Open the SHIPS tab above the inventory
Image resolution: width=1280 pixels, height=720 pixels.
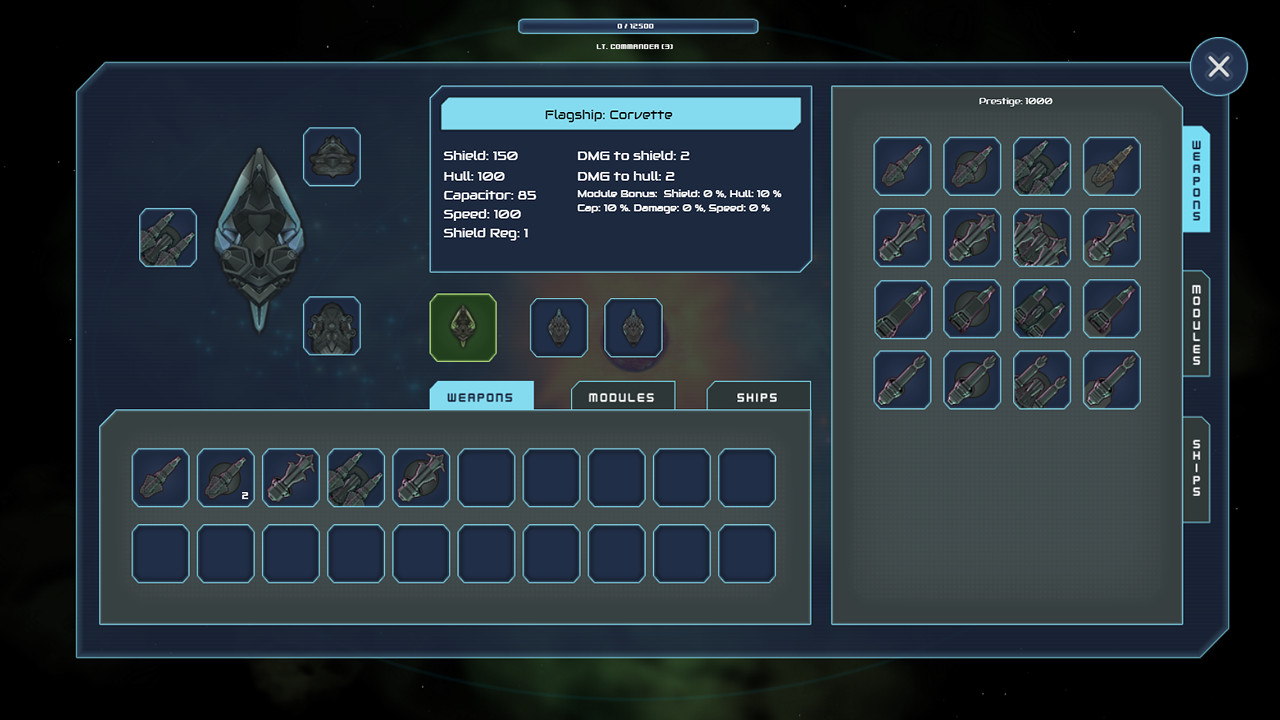click(757, 396)
